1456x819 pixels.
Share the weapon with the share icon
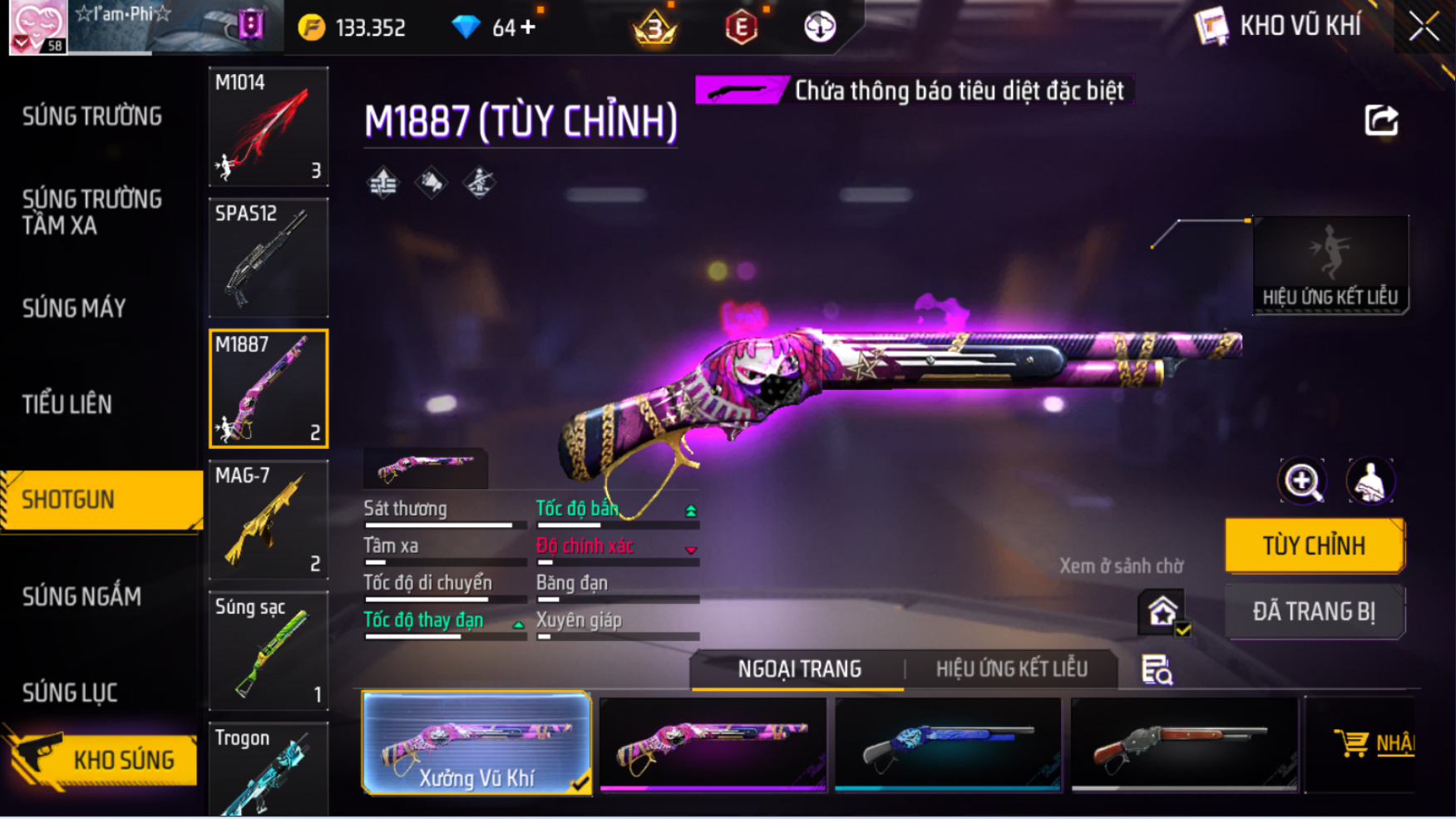point(1381,121)
